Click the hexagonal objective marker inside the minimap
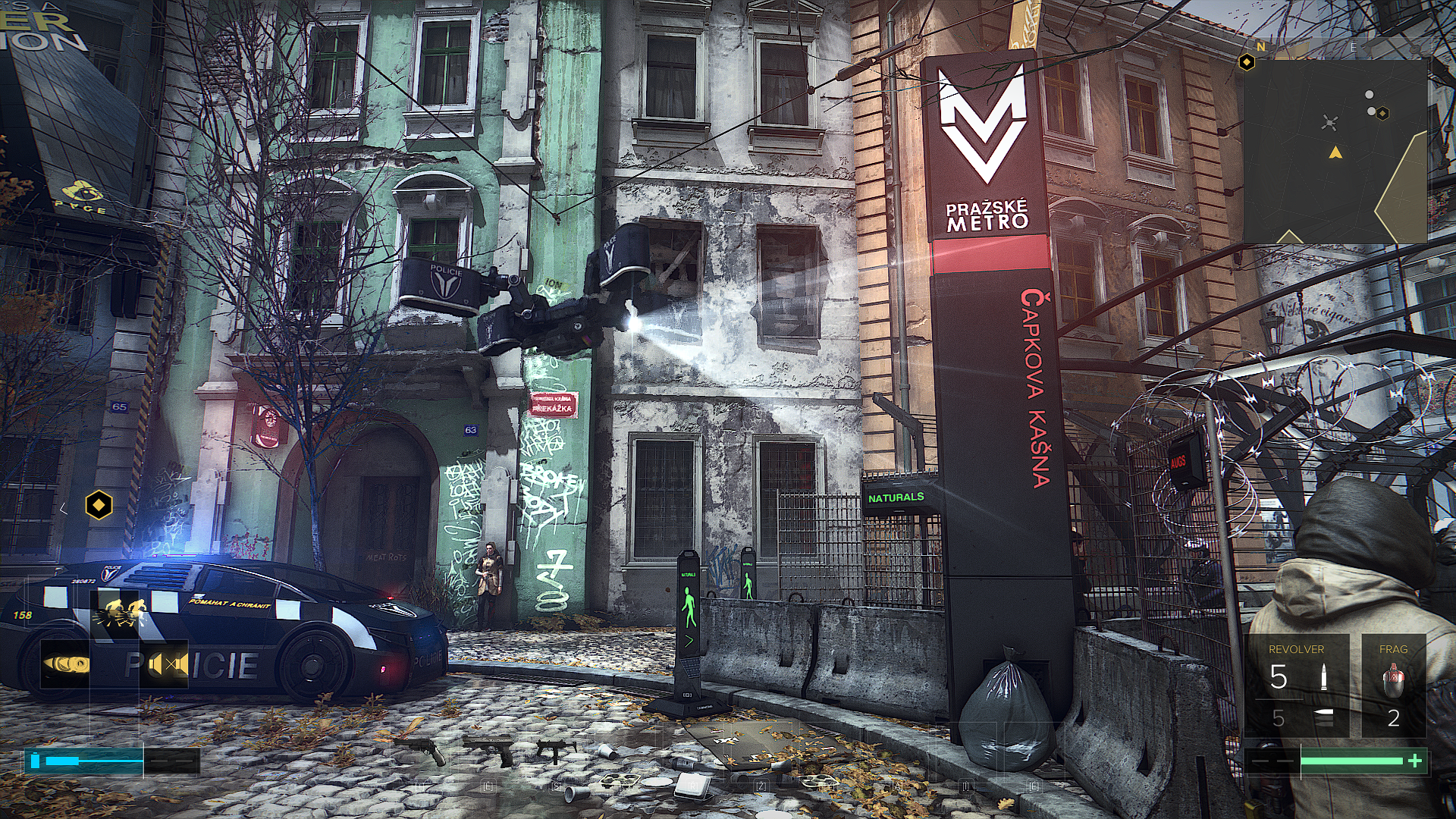Image resolution: width=1456 pixels, height=819 pixels. (1382, 114)
